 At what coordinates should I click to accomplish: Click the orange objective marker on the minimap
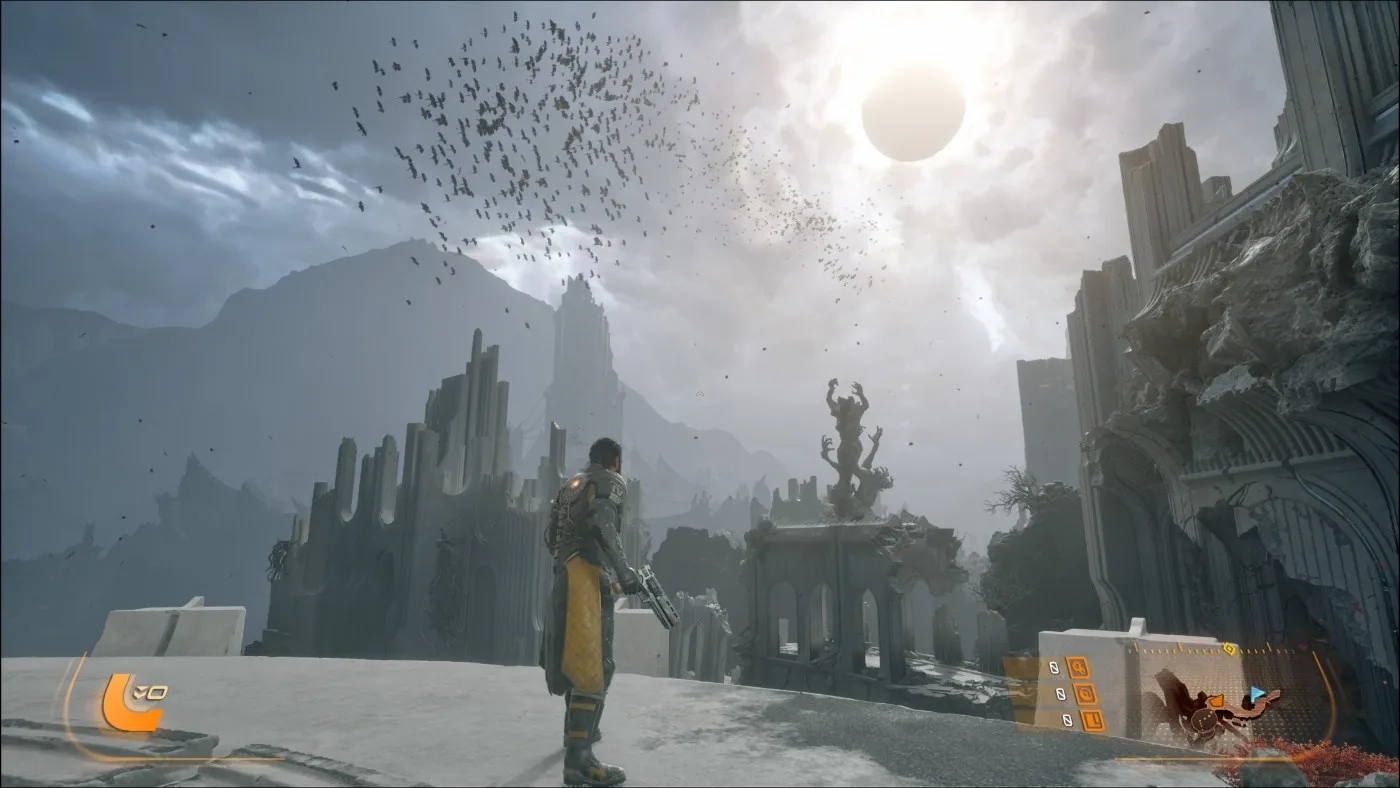click(x=1217, y=701)
